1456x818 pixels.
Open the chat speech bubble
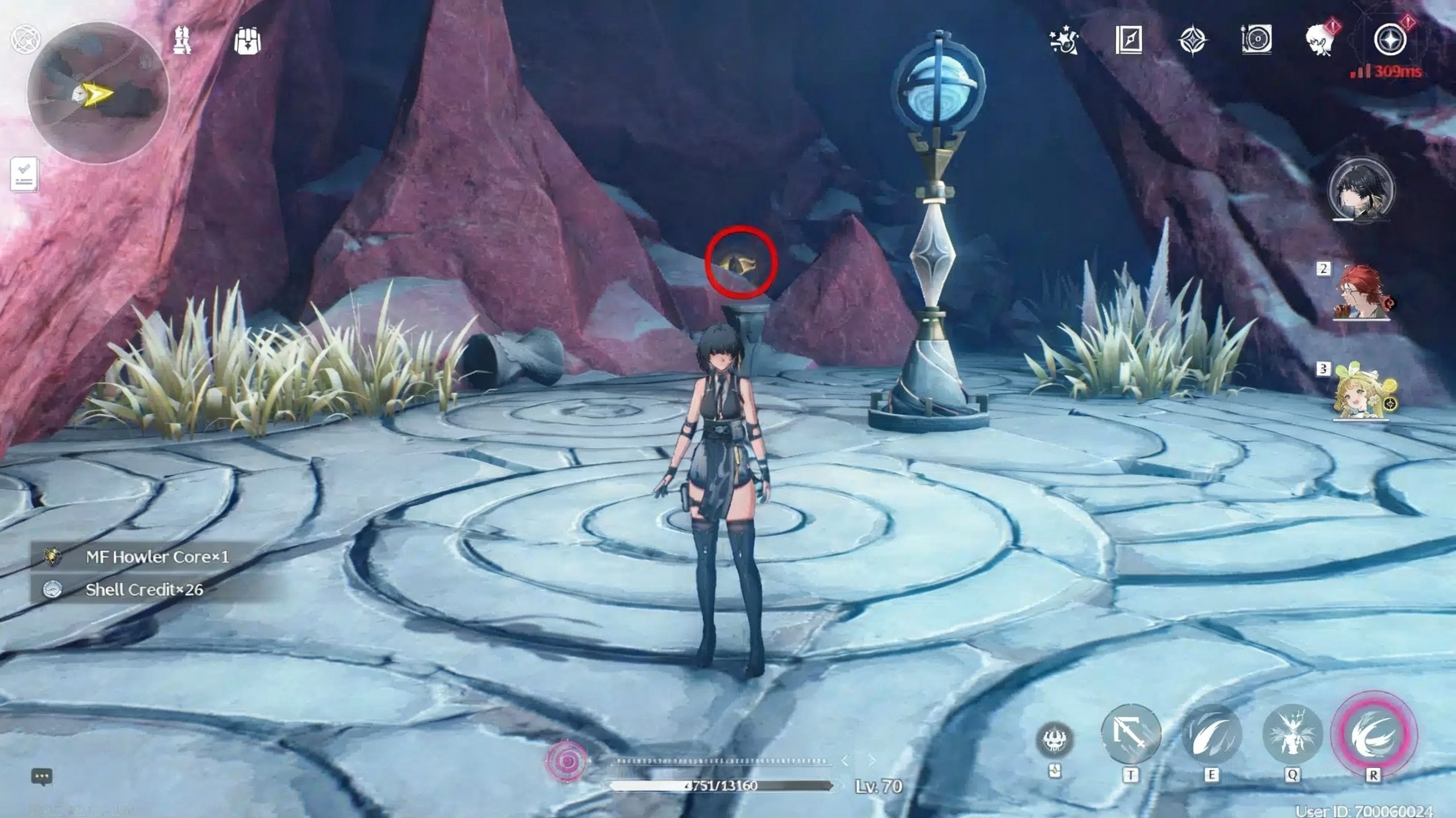point(42,776)
